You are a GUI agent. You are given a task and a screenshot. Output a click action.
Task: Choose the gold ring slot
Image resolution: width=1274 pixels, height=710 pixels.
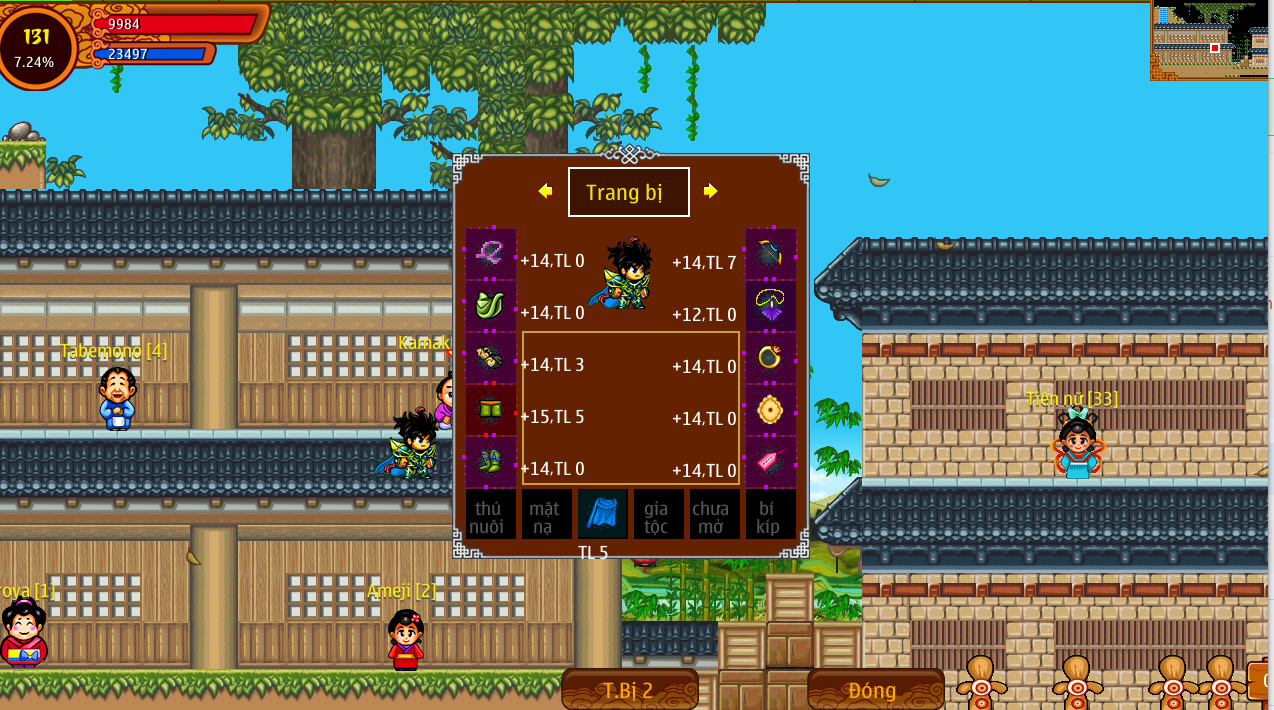[771, 358]
